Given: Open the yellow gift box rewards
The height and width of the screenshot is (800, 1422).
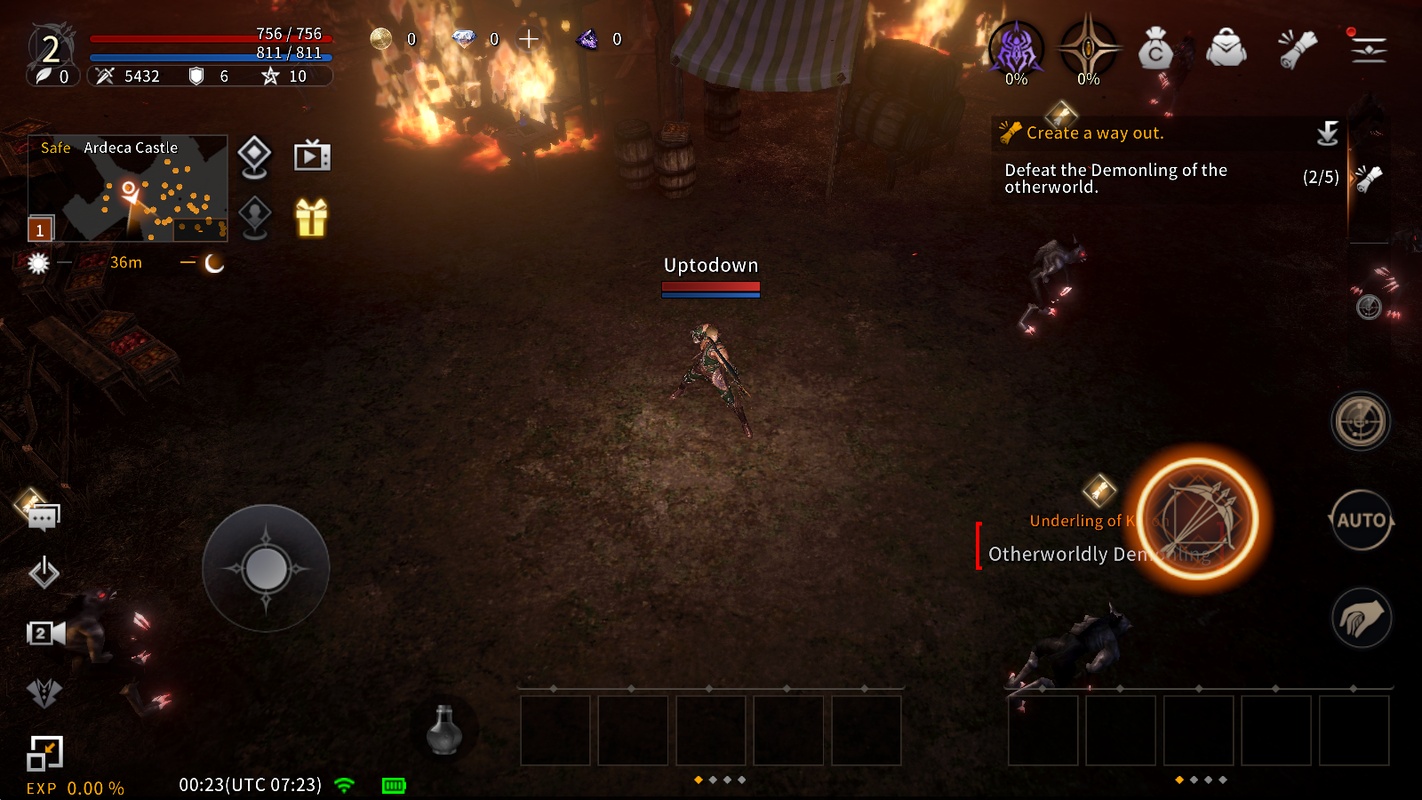Looking at the screenshot, I should 311,217.
